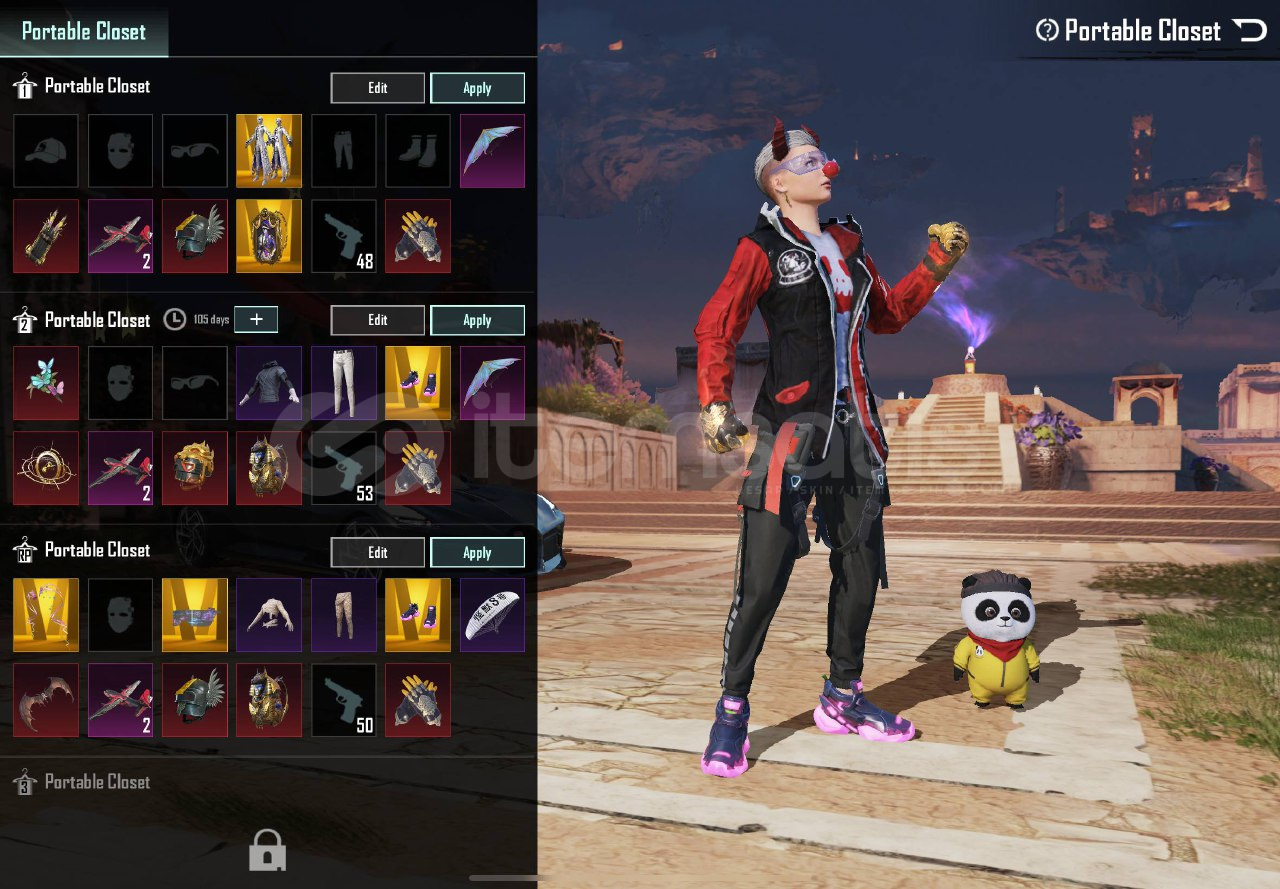
Task: Open the Portable Closet help icon
Action: (x=1047, y=30)
